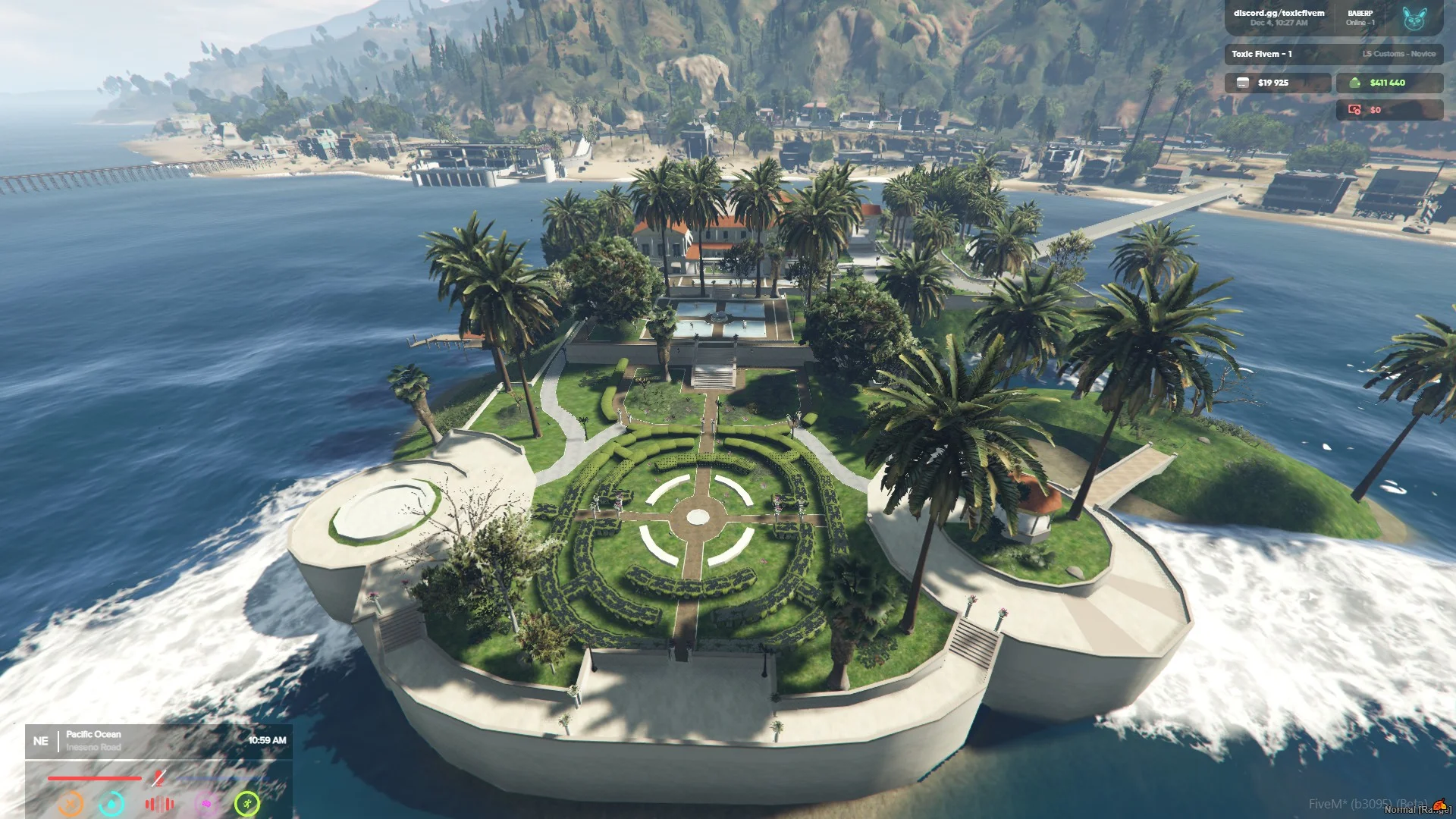1456x819 pixels.
Task: Select the green running-man stamina icon
Action: [x=247, y=803]
